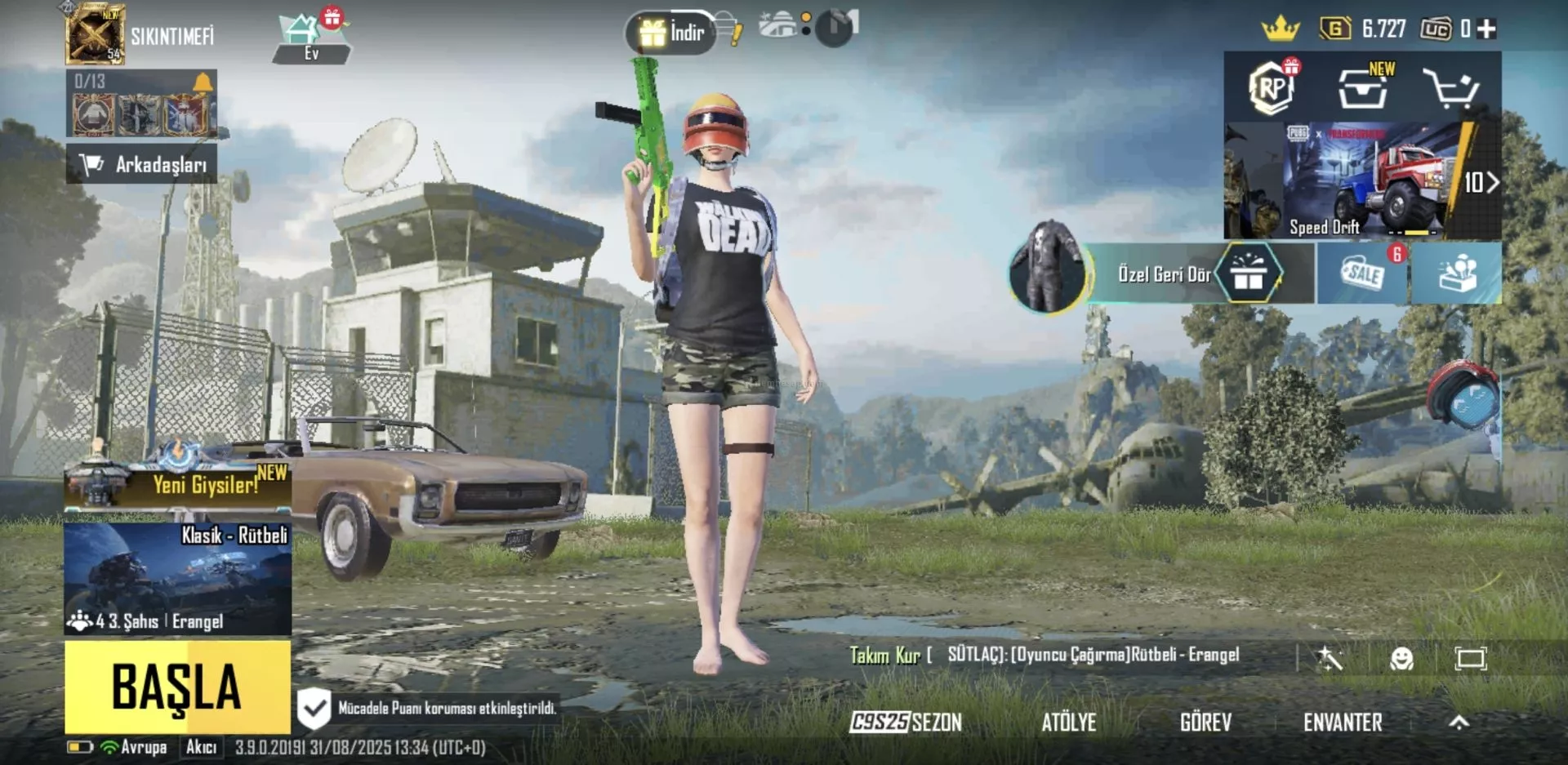Screen dimensions: 1568x765
Task: Open the Royale Pass RP icon
Action: (1271, 87)
